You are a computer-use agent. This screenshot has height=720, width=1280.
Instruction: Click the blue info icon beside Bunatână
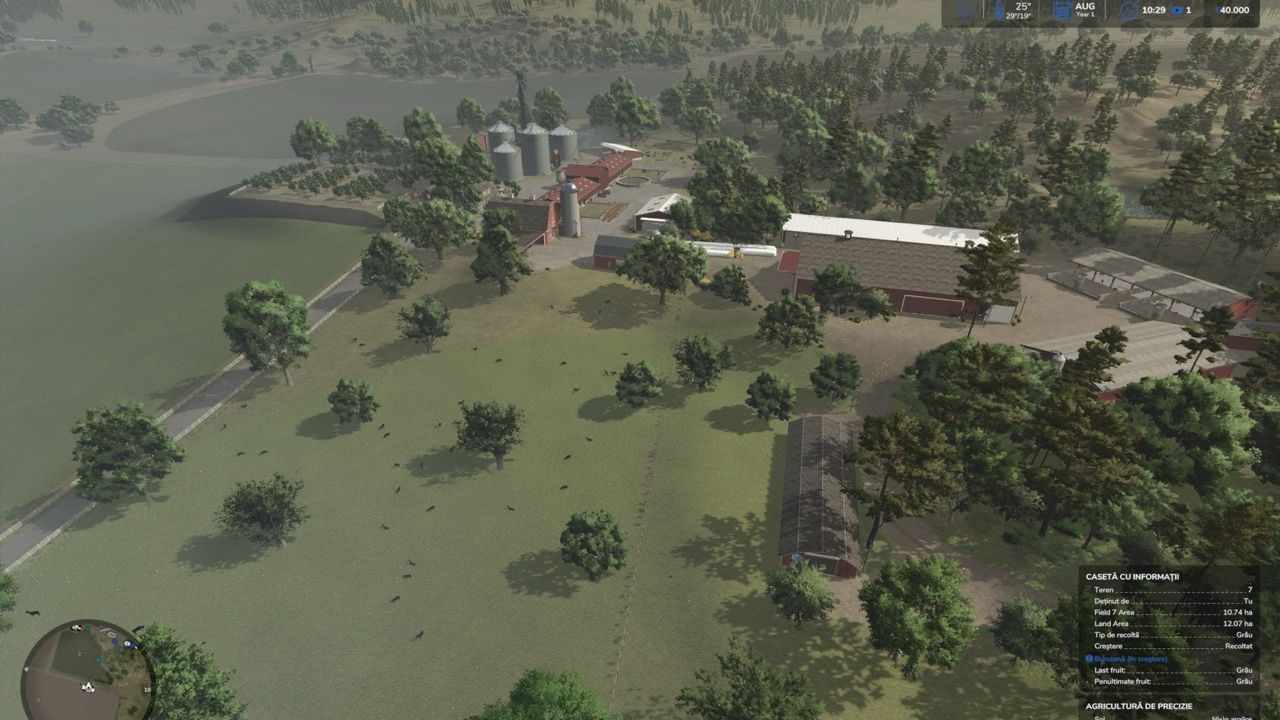click(x=1091, y=659)
